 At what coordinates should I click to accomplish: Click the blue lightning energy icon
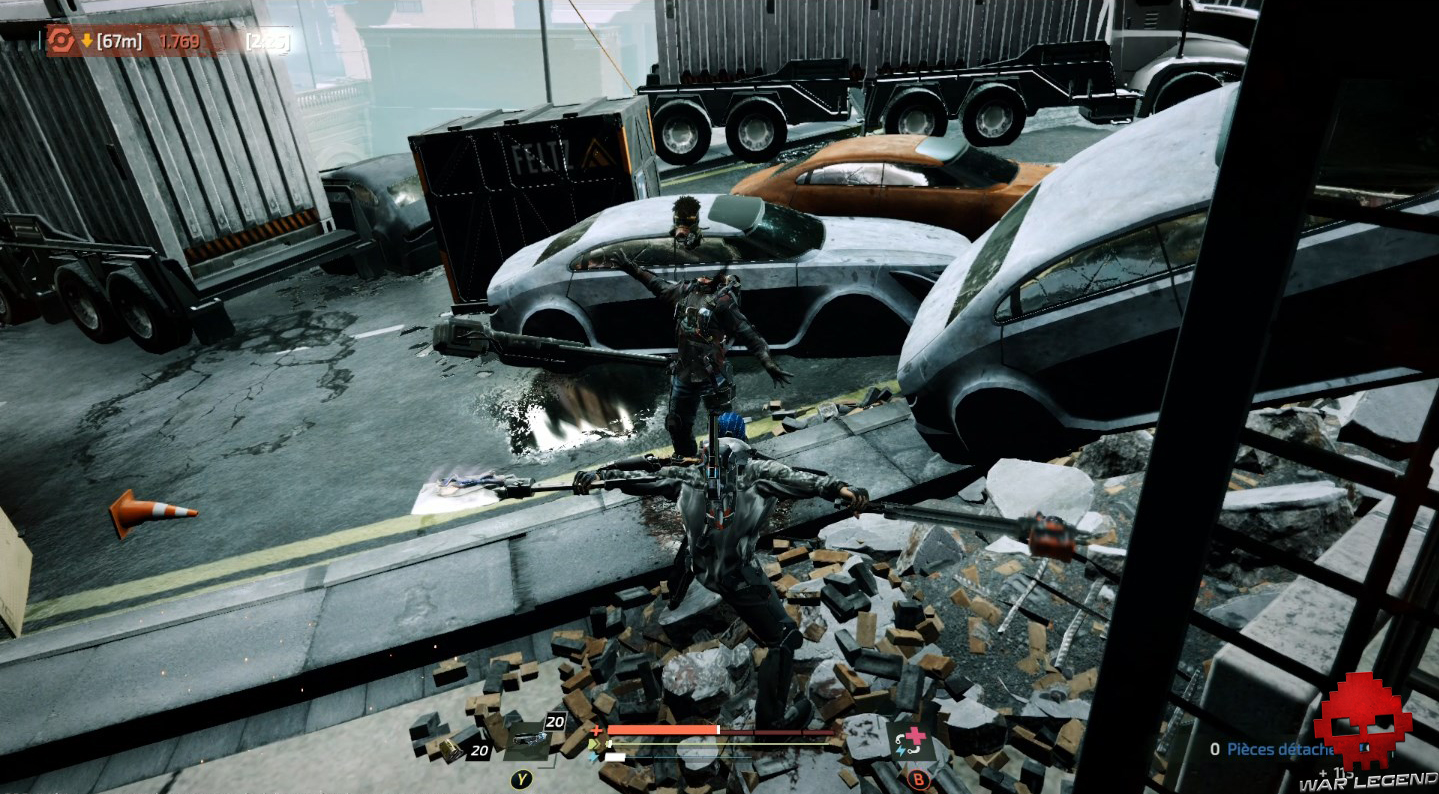pyautogui.click(x=594, y=756)
